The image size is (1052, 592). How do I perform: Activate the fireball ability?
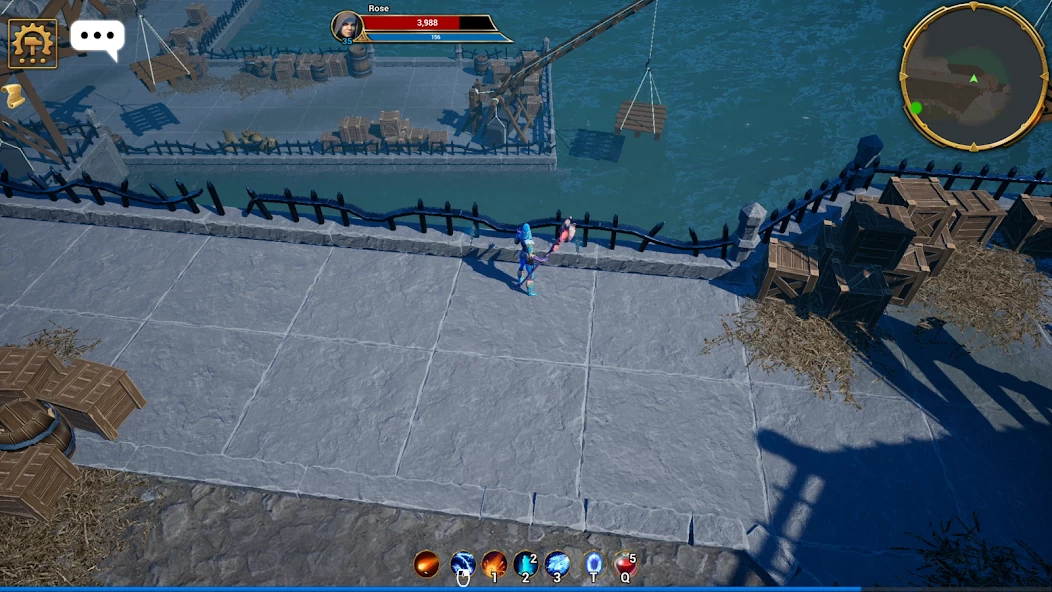coord(427,564)
